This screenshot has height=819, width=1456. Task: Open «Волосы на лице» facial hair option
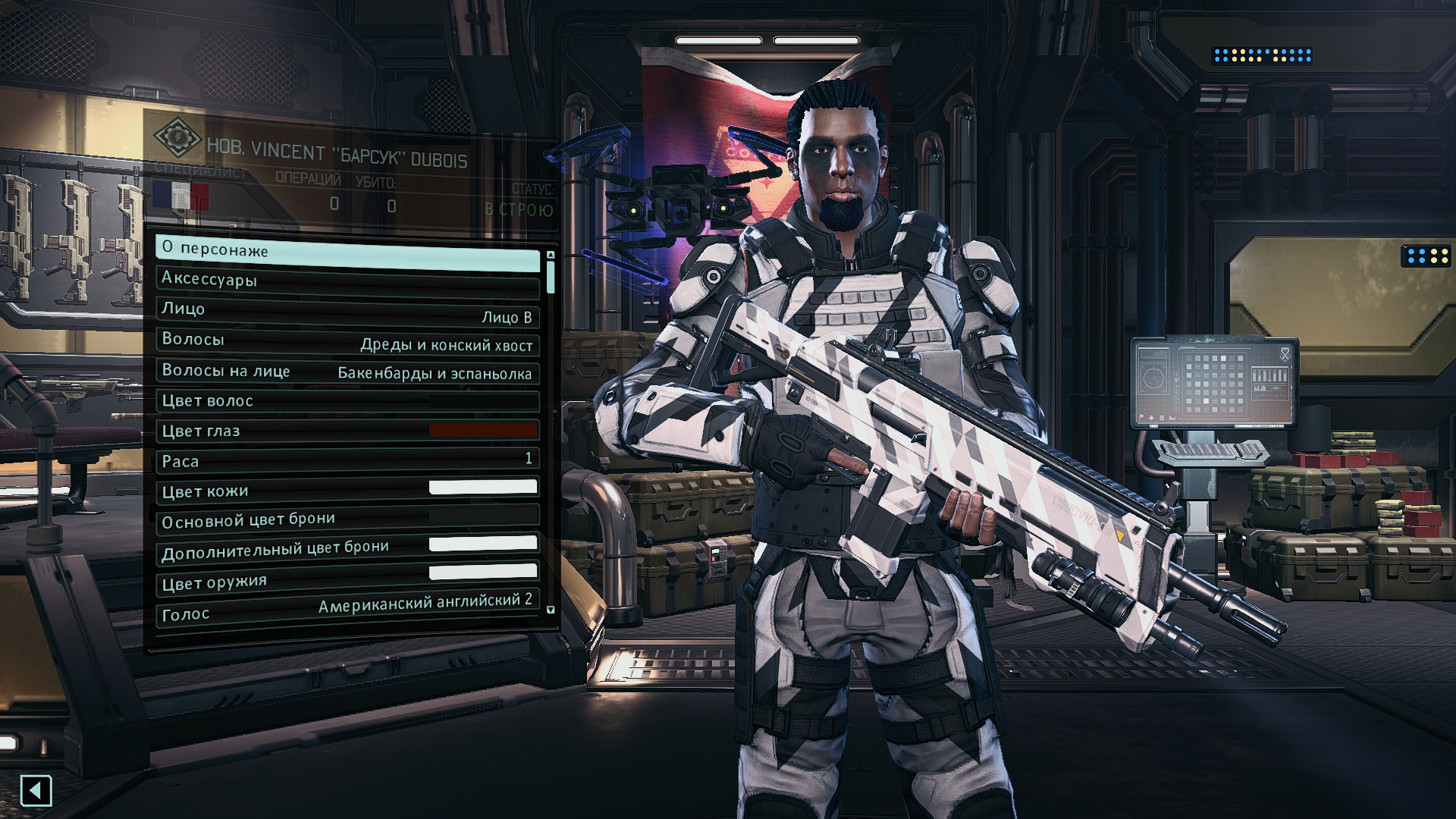[347, 372]
